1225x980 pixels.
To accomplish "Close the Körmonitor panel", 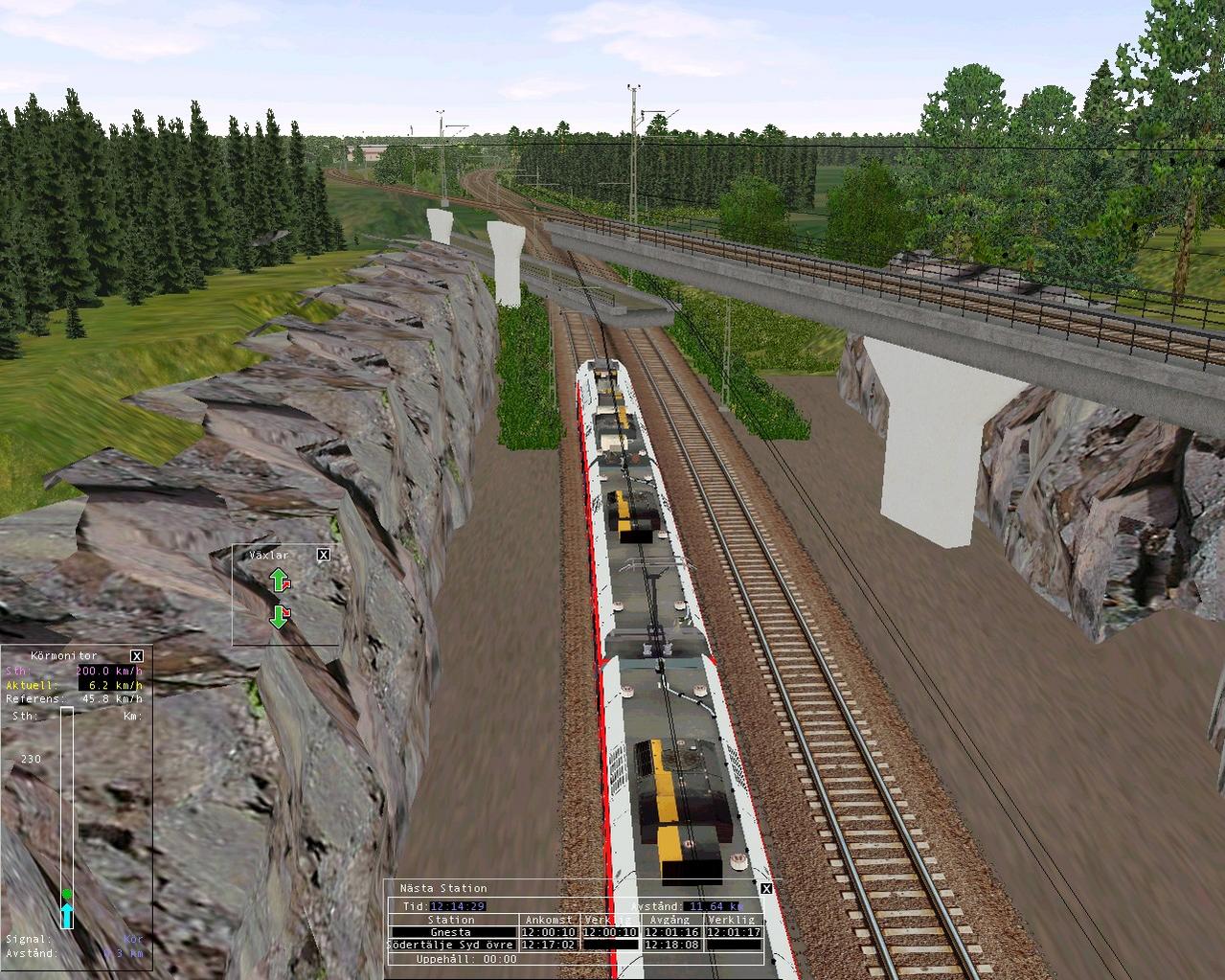I will click(x=137, y=656).
